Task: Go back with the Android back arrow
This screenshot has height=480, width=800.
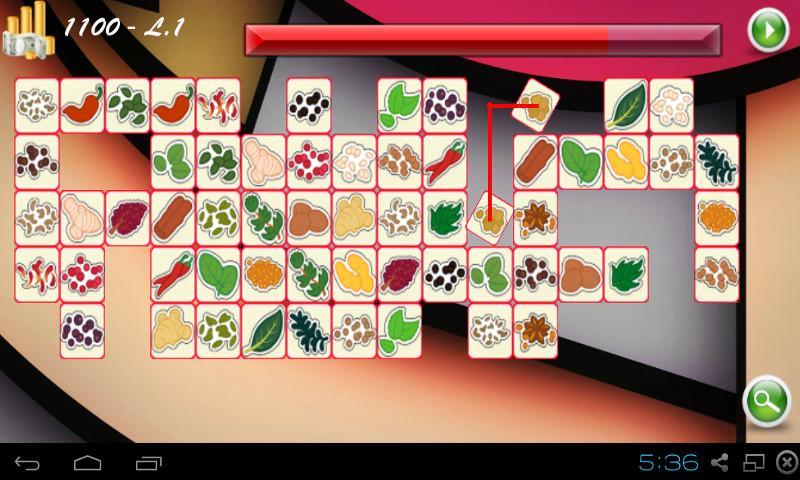Action: [x=29, y=463]
